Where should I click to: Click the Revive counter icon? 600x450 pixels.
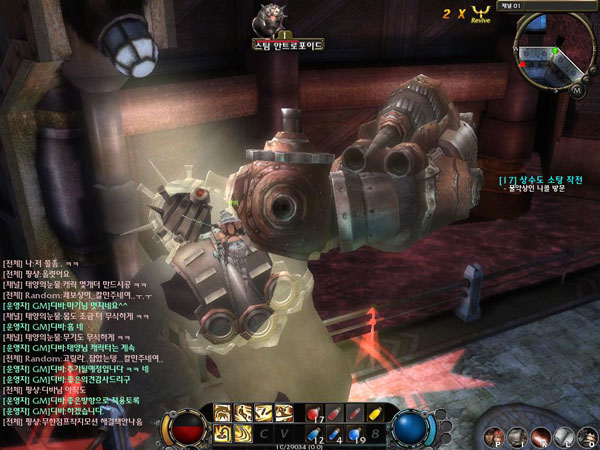pyautogui.click(x=482, y=14)
